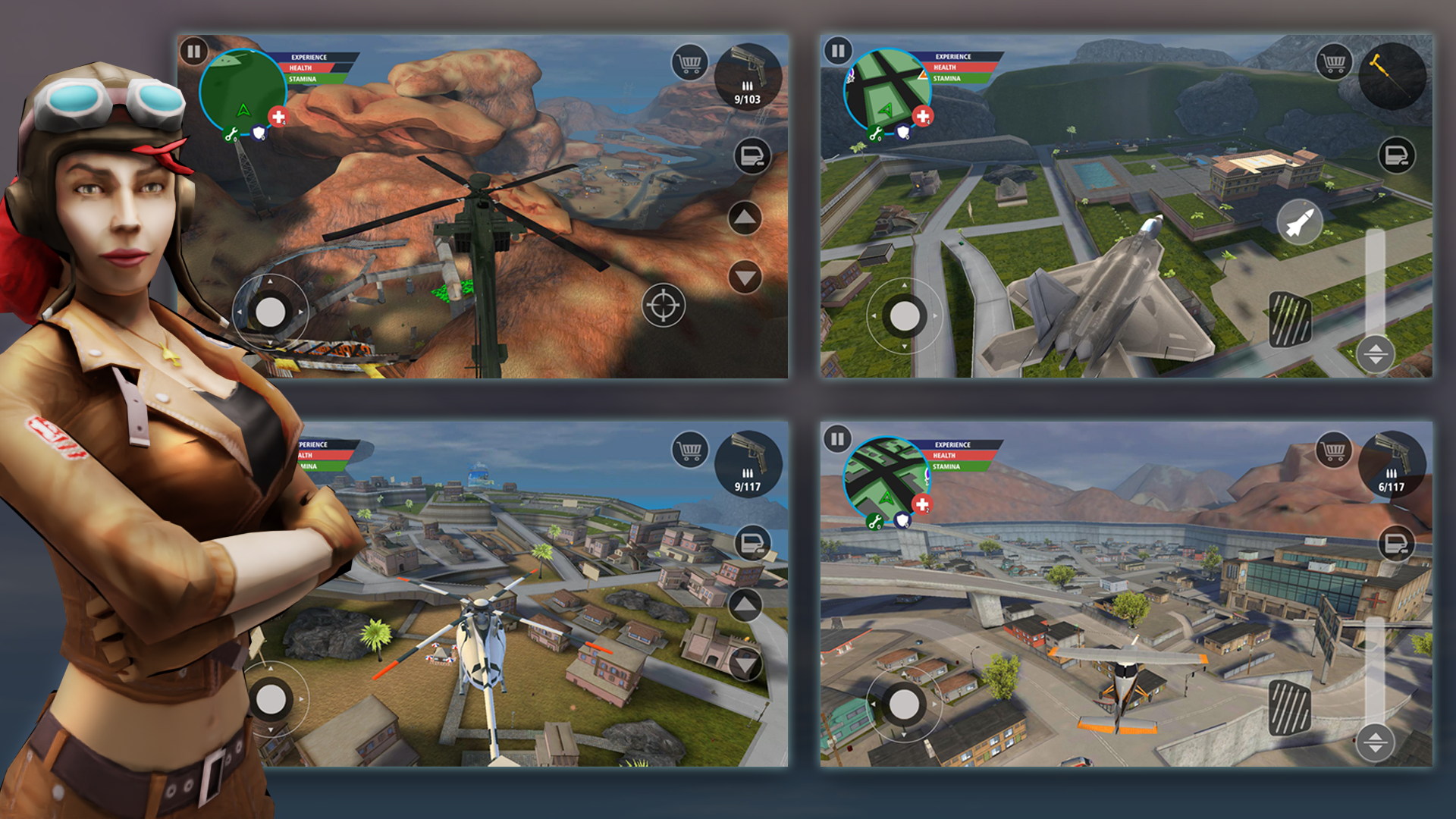1456x819 pixels.
Task: Tap the virtual movement joystick
Action: pyautogui.click(x=271, y=311)
